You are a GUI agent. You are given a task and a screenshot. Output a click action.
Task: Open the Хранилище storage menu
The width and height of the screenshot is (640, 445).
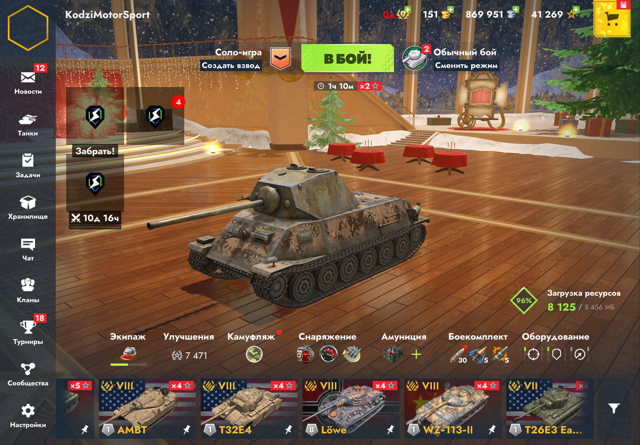coord(28,207)
